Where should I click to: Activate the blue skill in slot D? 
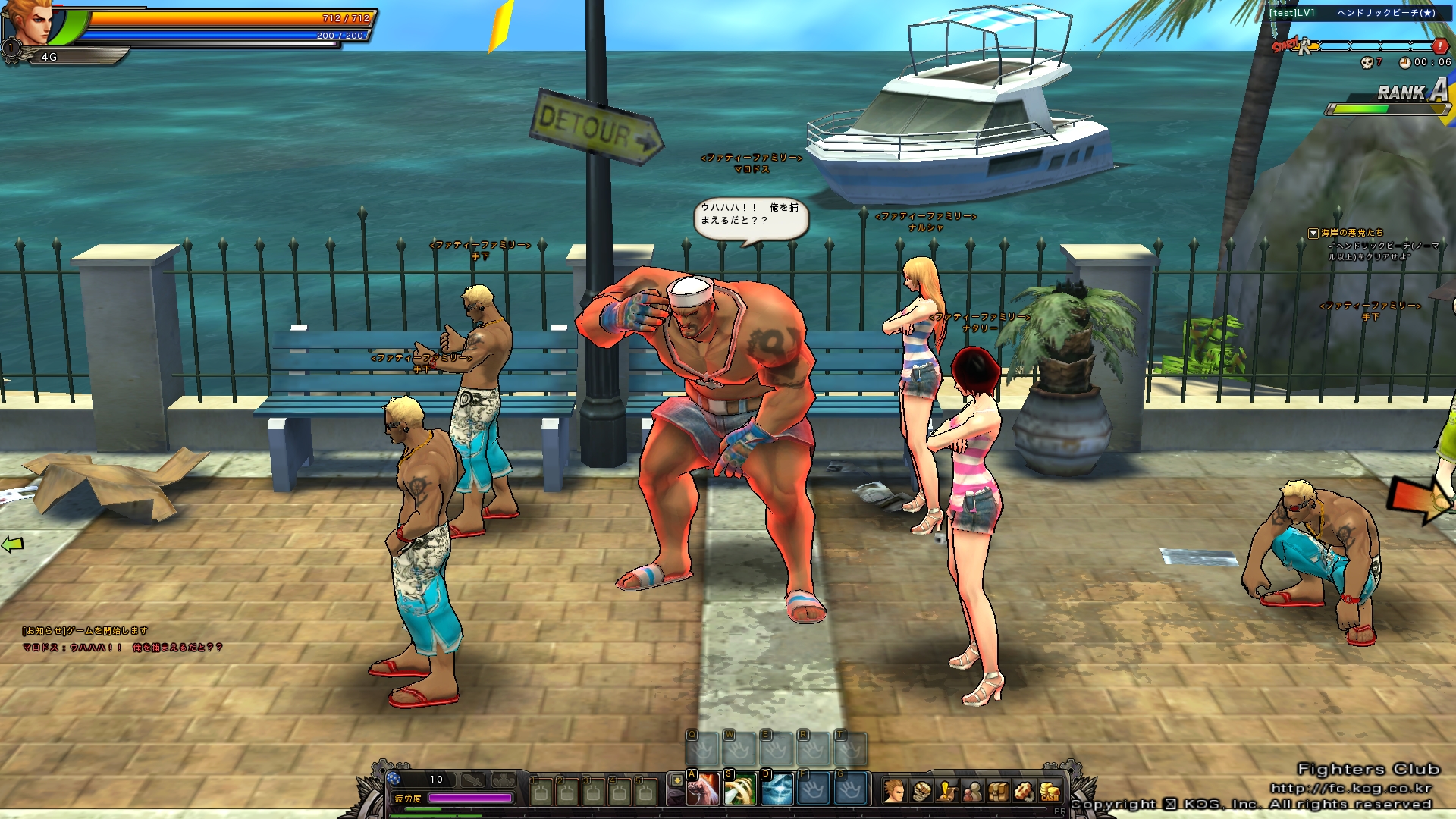[x=777, y=789]
